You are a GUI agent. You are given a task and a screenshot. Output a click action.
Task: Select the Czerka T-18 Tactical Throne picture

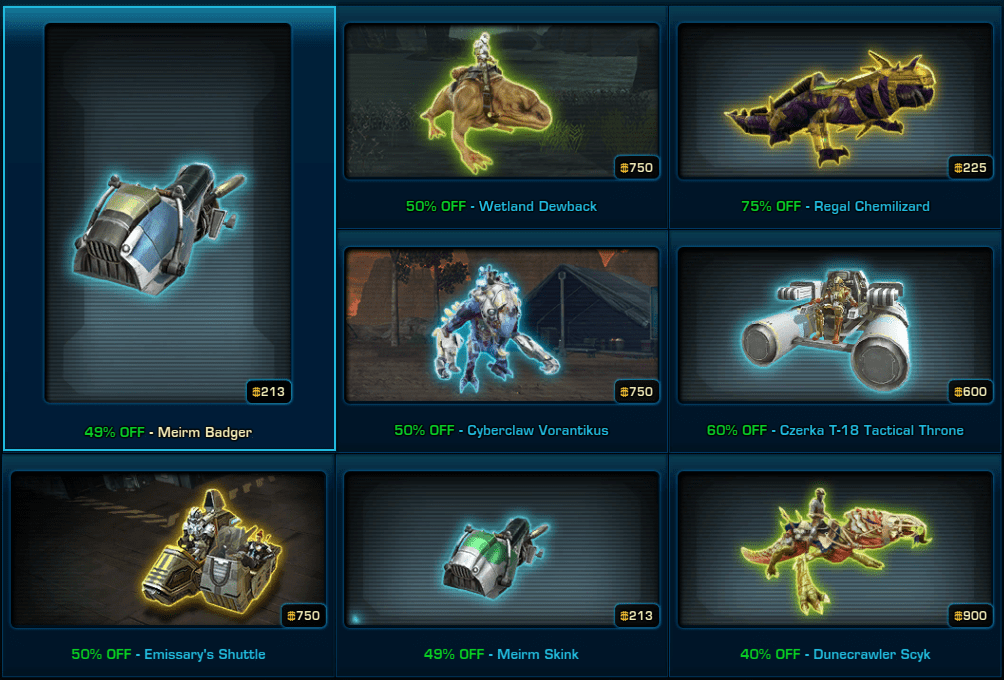coord(835,325)
